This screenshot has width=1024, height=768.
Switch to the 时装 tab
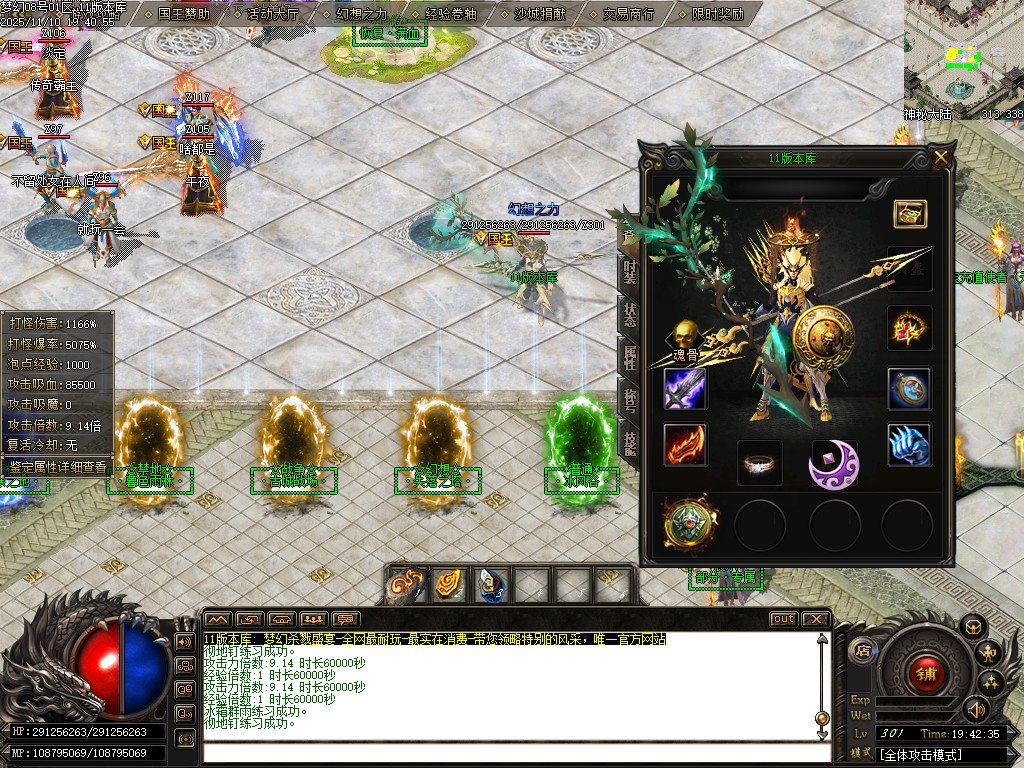tap(629, 271)
